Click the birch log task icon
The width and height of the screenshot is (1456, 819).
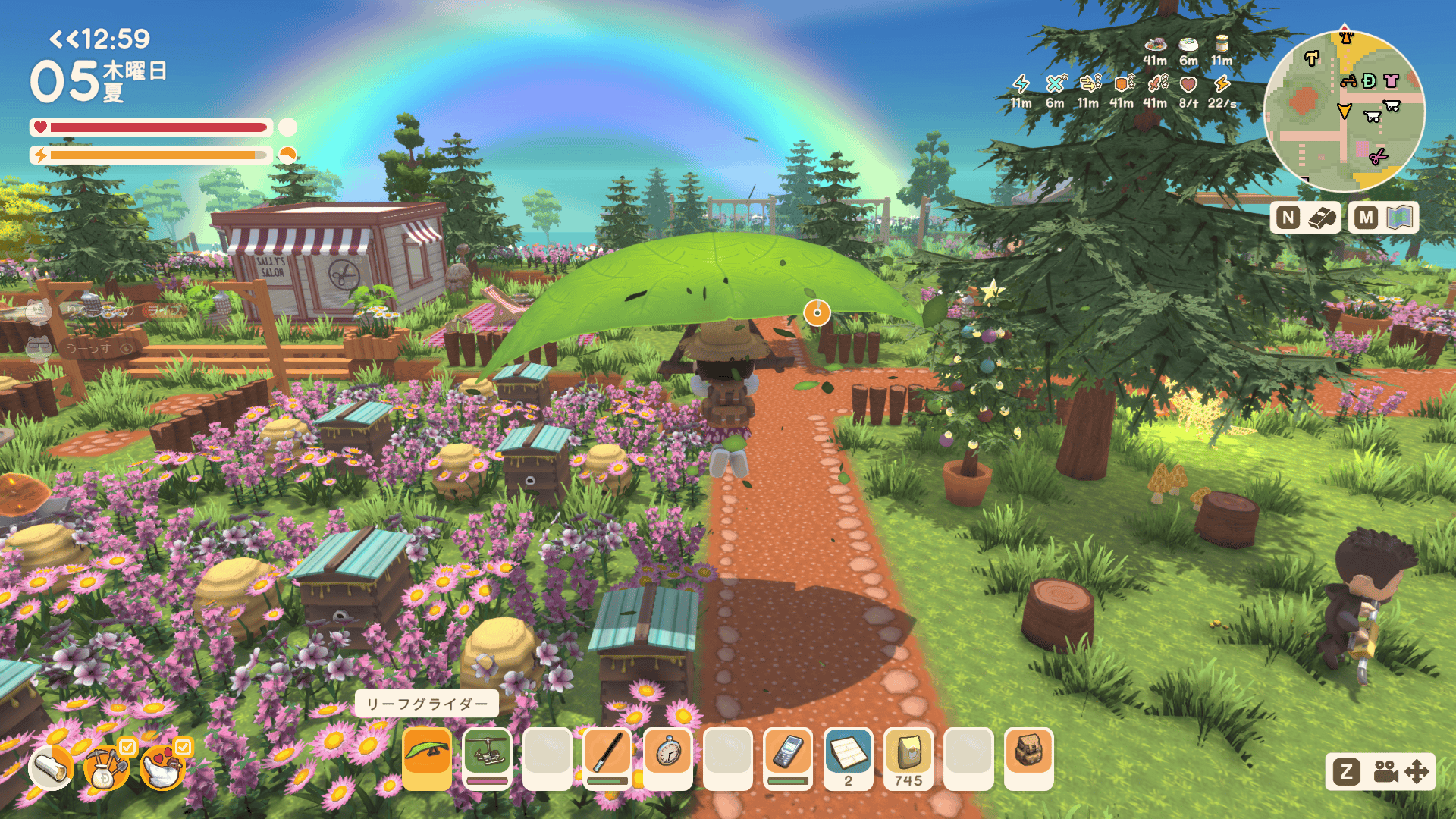[x=51, y=767]
